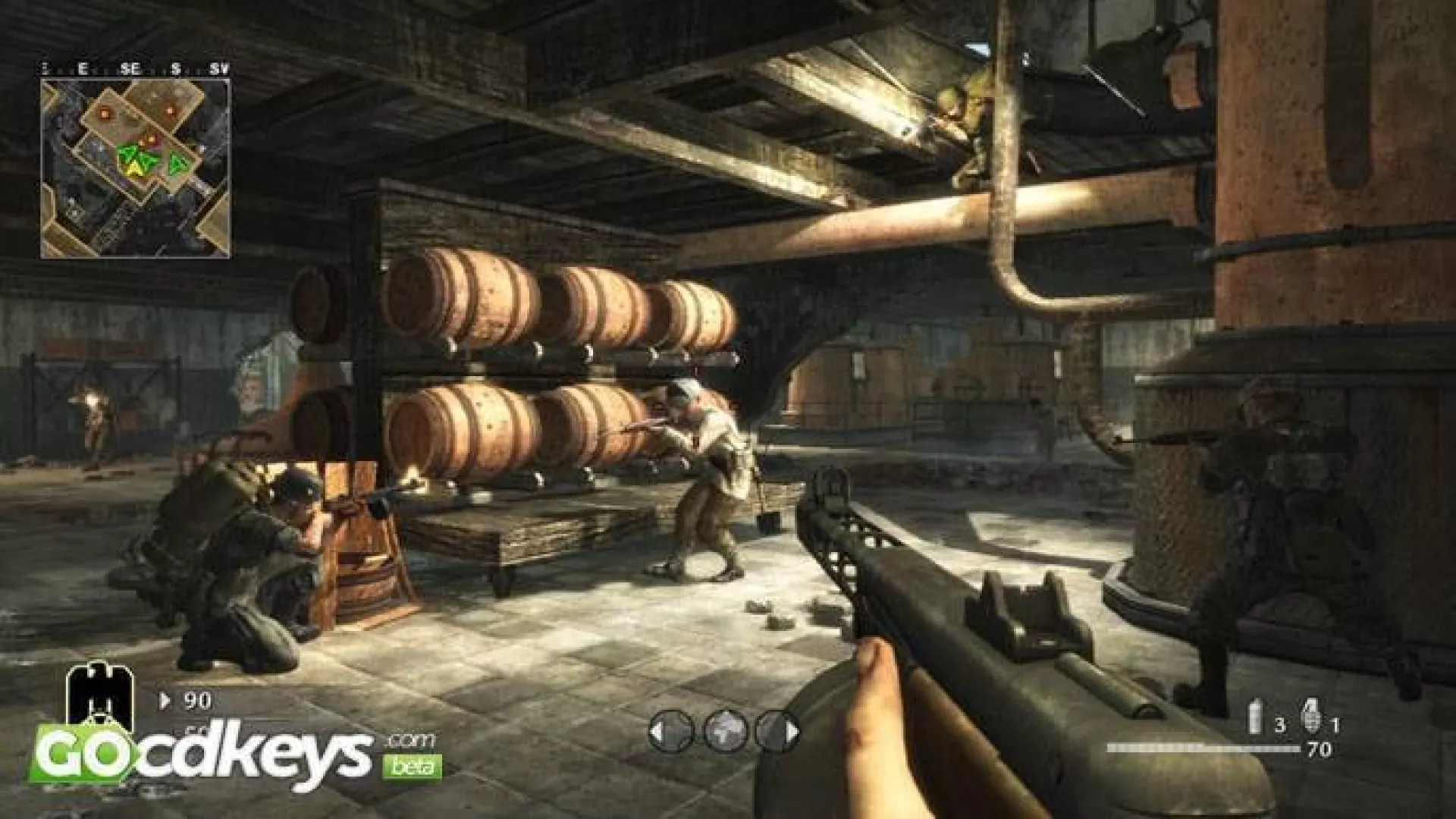Select the left arrow circle in the selector
Image resolution: width=1456 pixels, height=819 pixels.
(671, 732)
